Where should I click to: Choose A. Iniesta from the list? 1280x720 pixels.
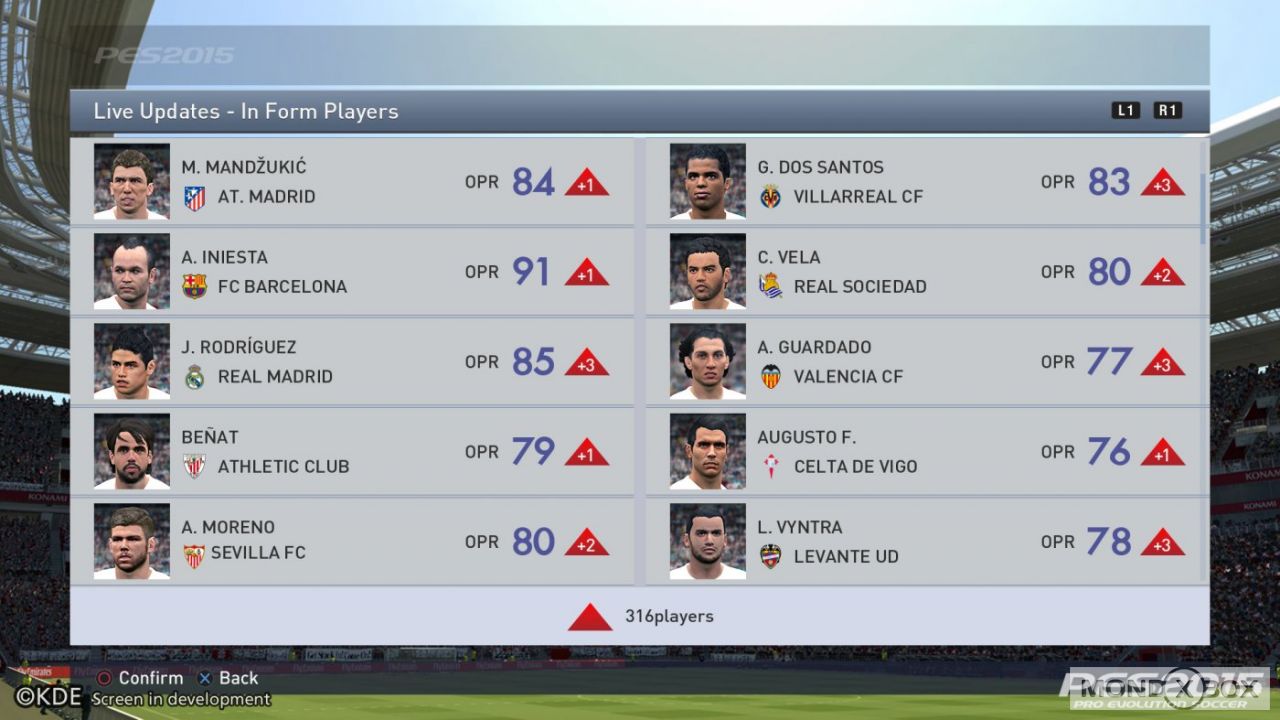click(x=352, y=272)
